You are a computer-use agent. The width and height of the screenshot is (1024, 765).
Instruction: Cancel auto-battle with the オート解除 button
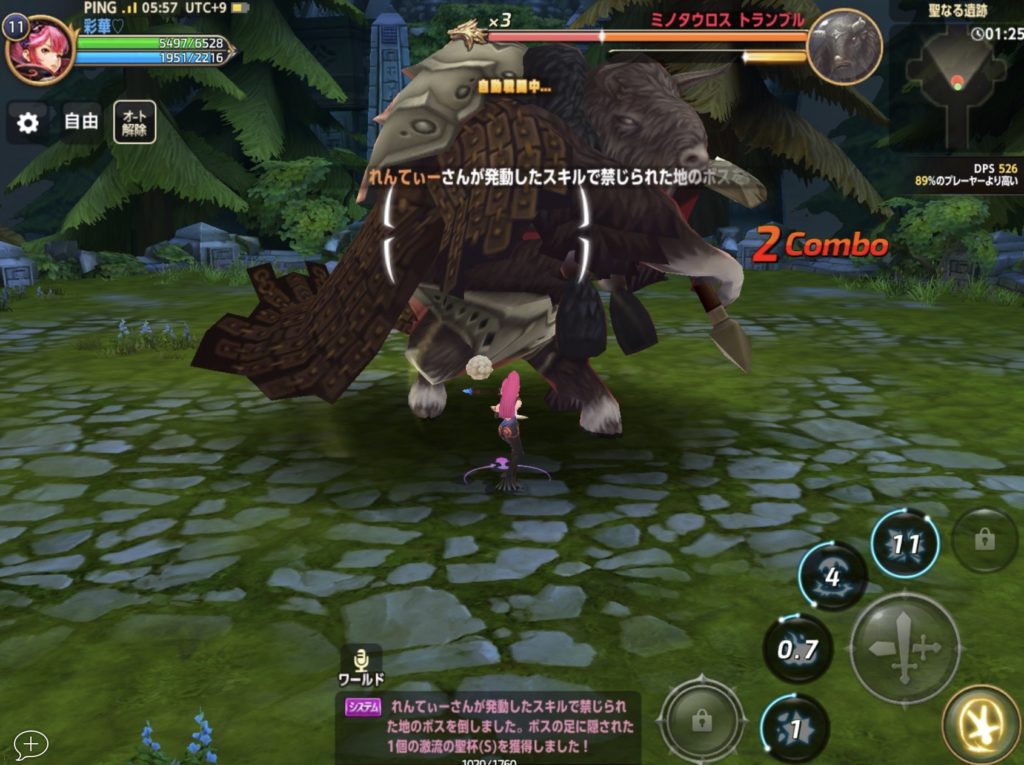coord(134,122)
